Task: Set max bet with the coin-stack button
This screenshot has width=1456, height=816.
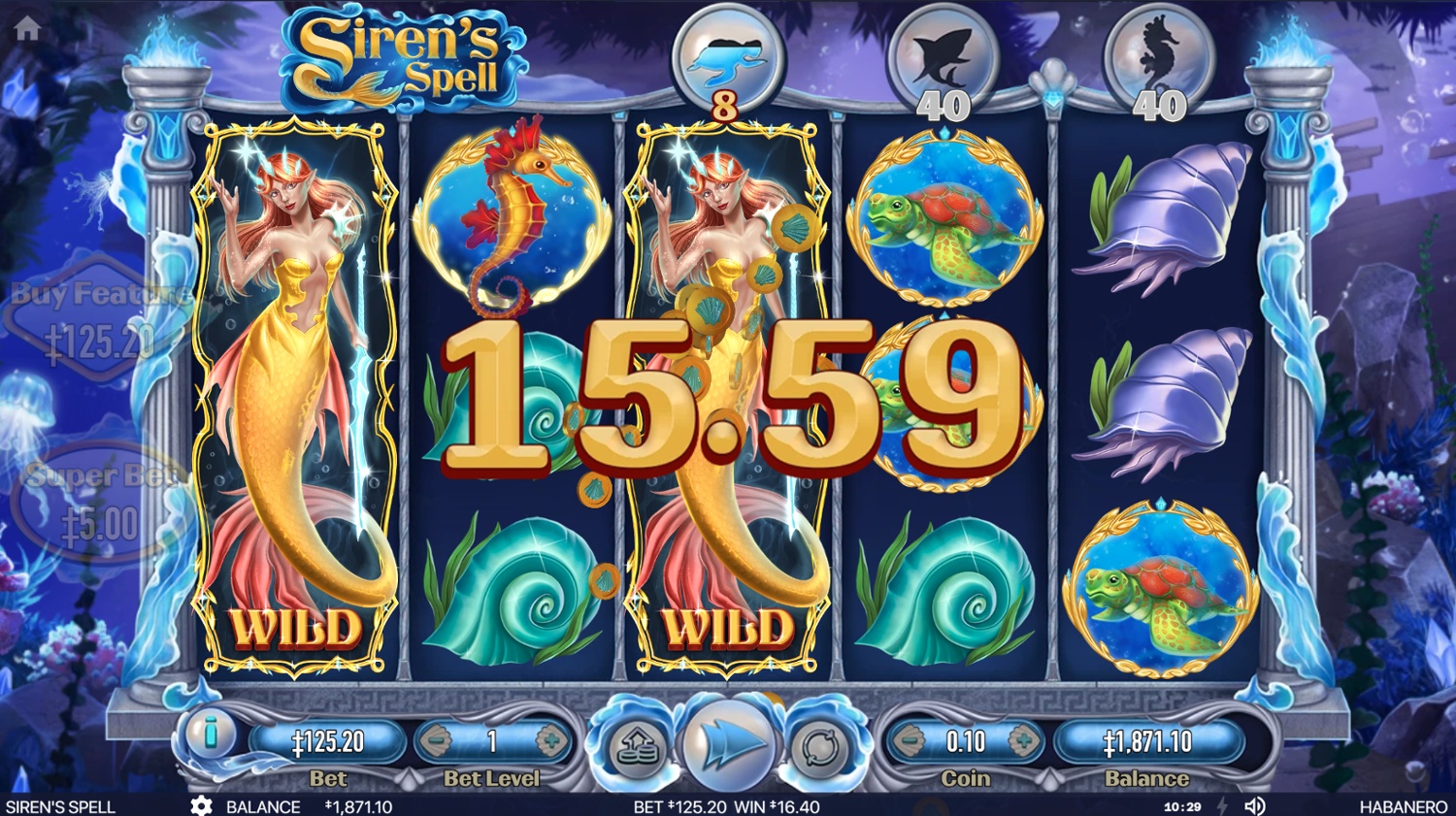Action: click(x=637, y=748)
